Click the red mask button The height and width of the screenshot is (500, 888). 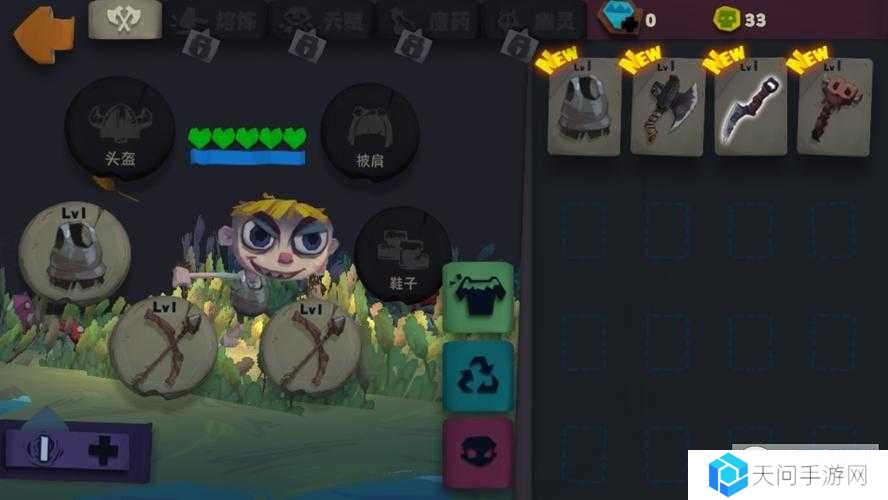(x=478, y=453)
